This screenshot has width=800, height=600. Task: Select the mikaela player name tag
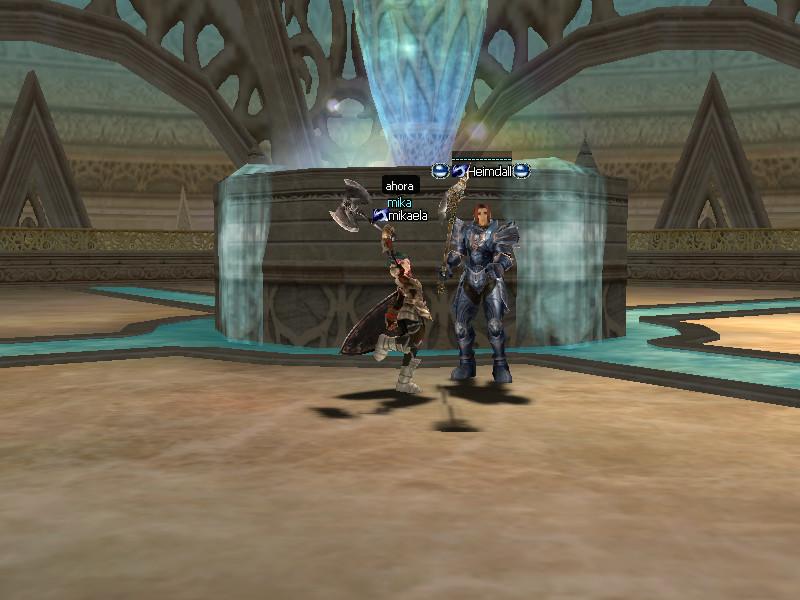(x=408, y=215)
